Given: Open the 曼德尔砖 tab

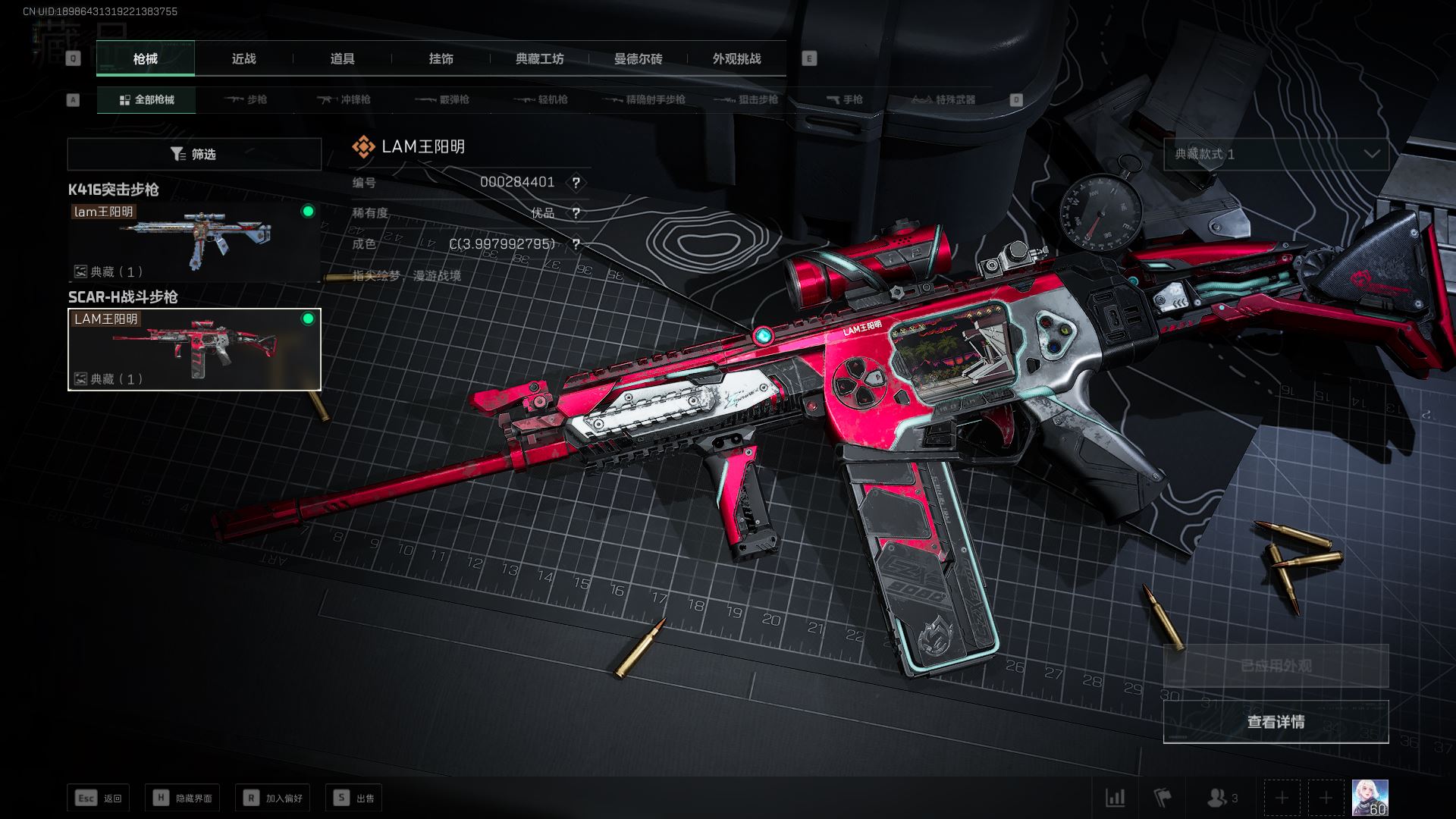Looking at the screenshot, I should (638, 58).
